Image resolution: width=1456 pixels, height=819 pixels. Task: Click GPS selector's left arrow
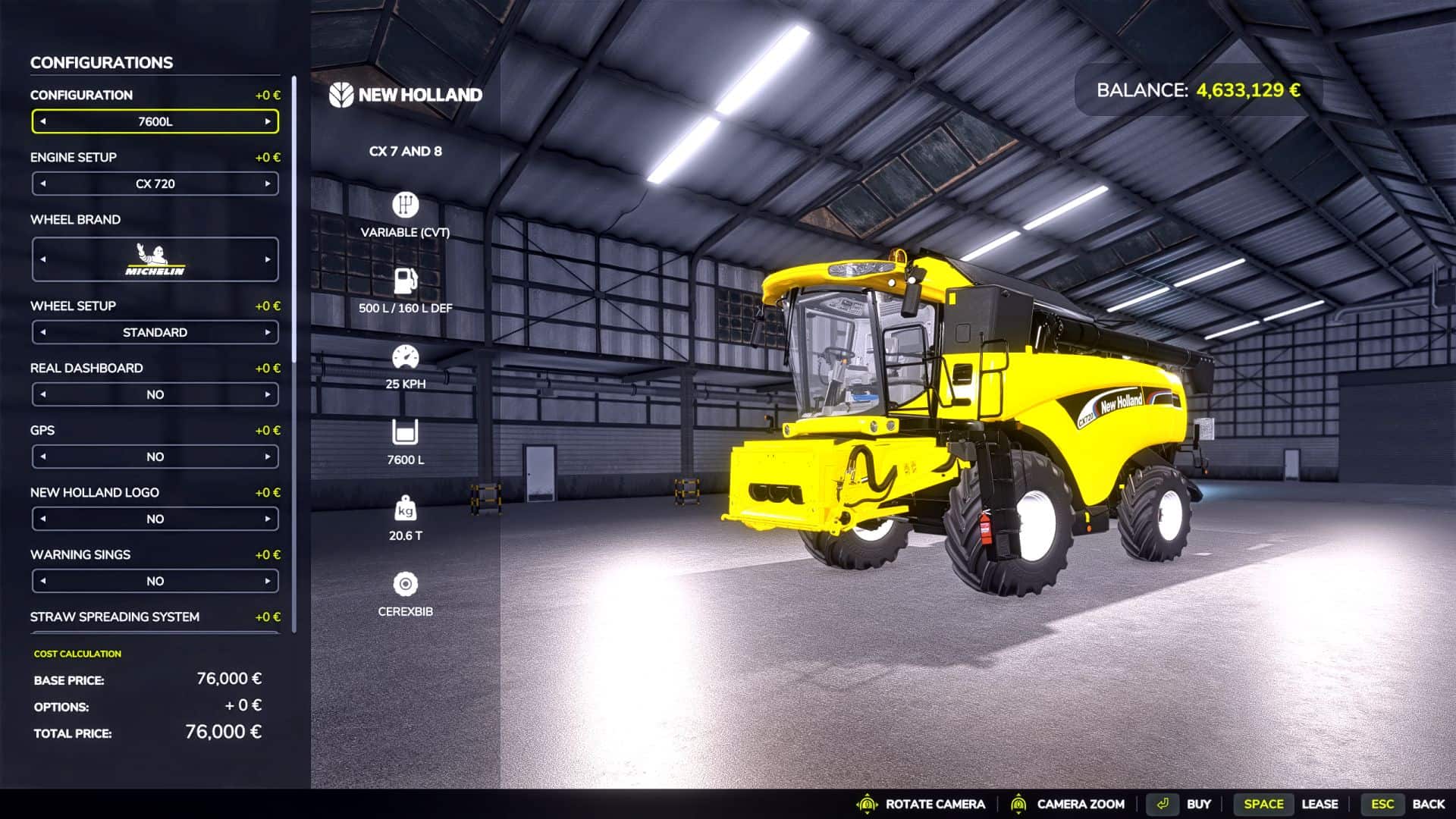click(43, 457)
